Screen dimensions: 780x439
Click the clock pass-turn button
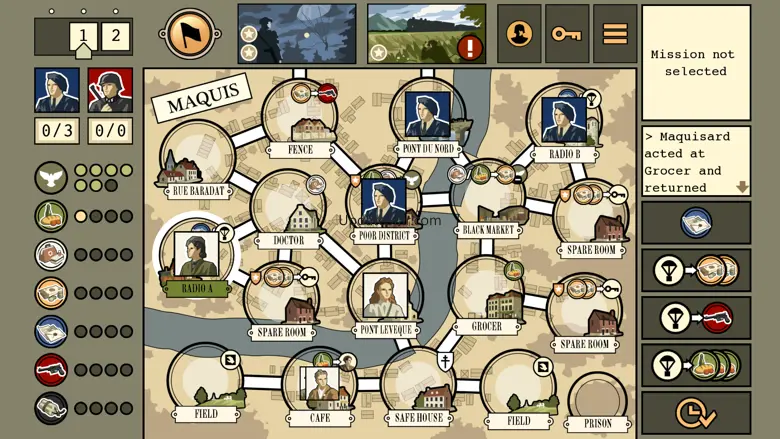[x=696, y=412]
